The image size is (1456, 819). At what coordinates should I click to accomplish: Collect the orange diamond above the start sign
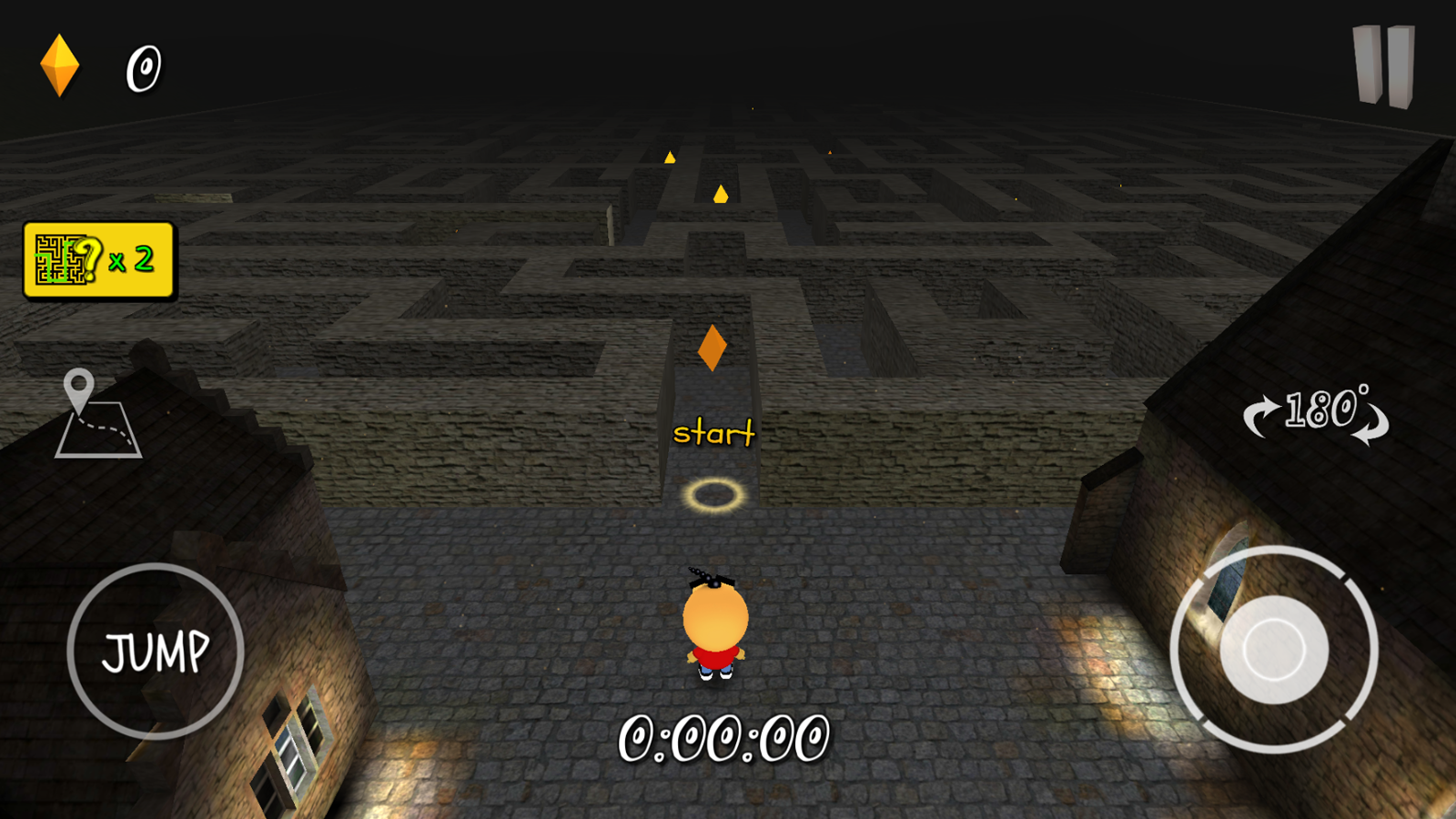[x=713, y=348]
